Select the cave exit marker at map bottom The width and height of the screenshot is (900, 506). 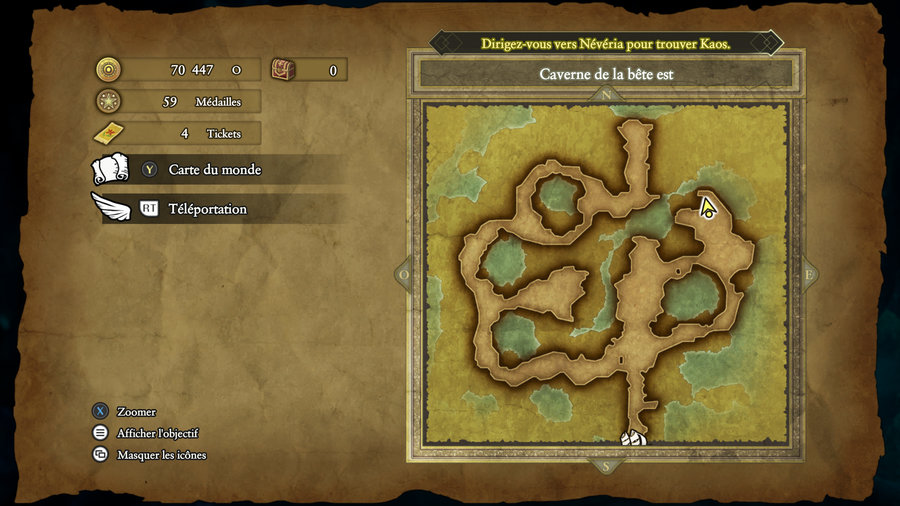(632, 438)
